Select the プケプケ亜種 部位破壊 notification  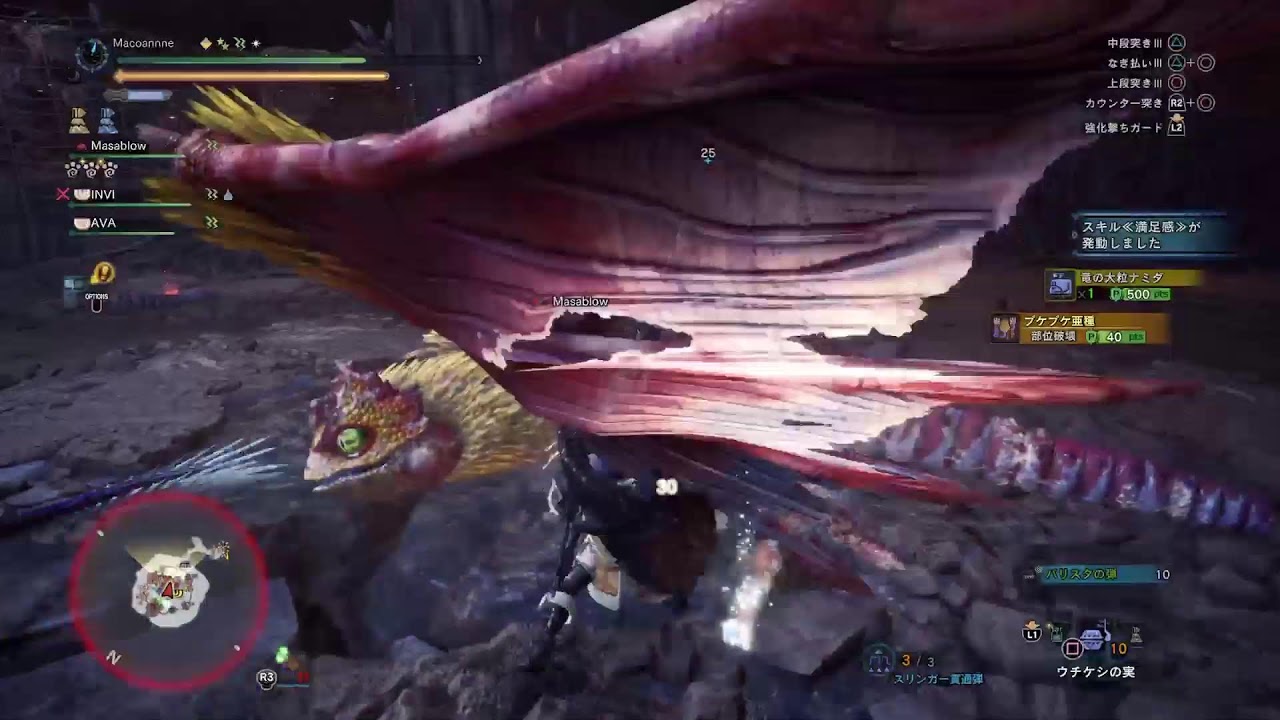pos(1080,328)
